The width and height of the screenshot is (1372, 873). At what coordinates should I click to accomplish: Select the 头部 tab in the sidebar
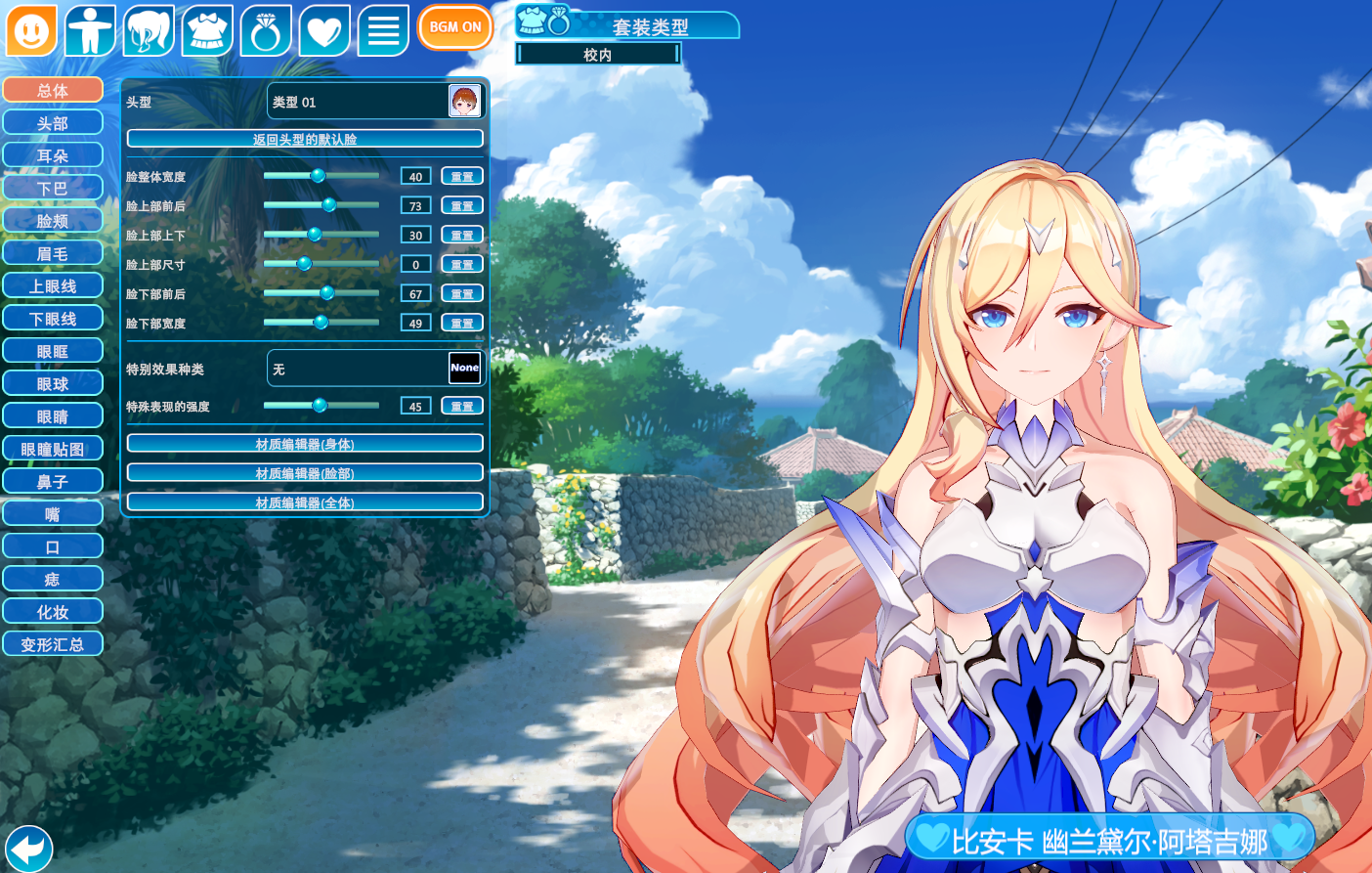tap(53, 123)
